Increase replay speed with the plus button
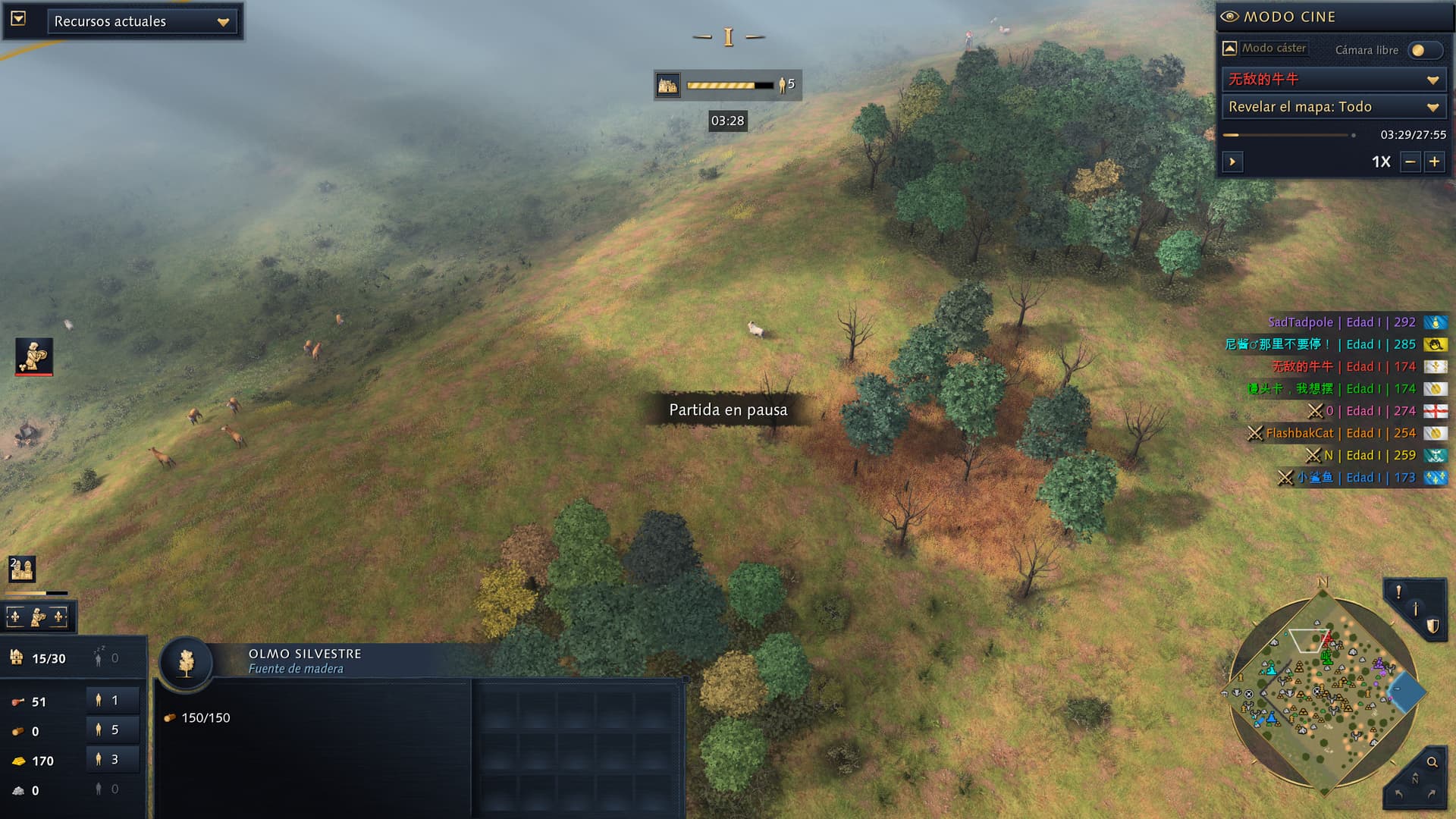 point(1434,162)
